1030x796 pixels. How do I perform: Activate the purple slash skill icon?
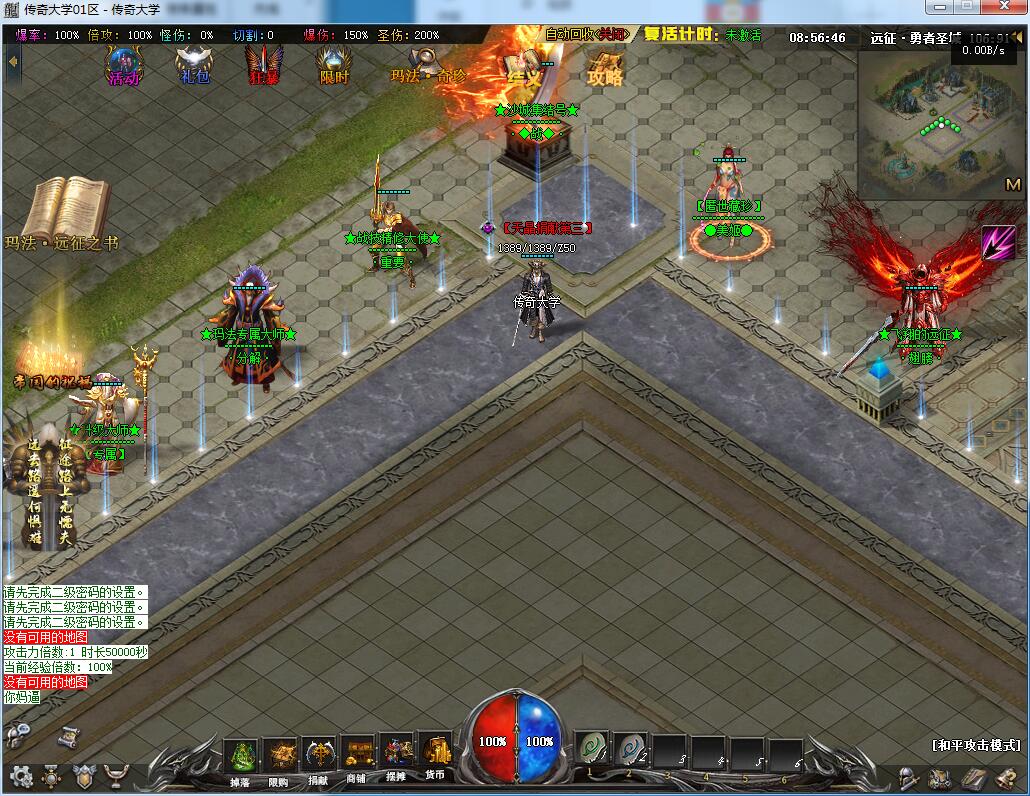tap(997, 242)
